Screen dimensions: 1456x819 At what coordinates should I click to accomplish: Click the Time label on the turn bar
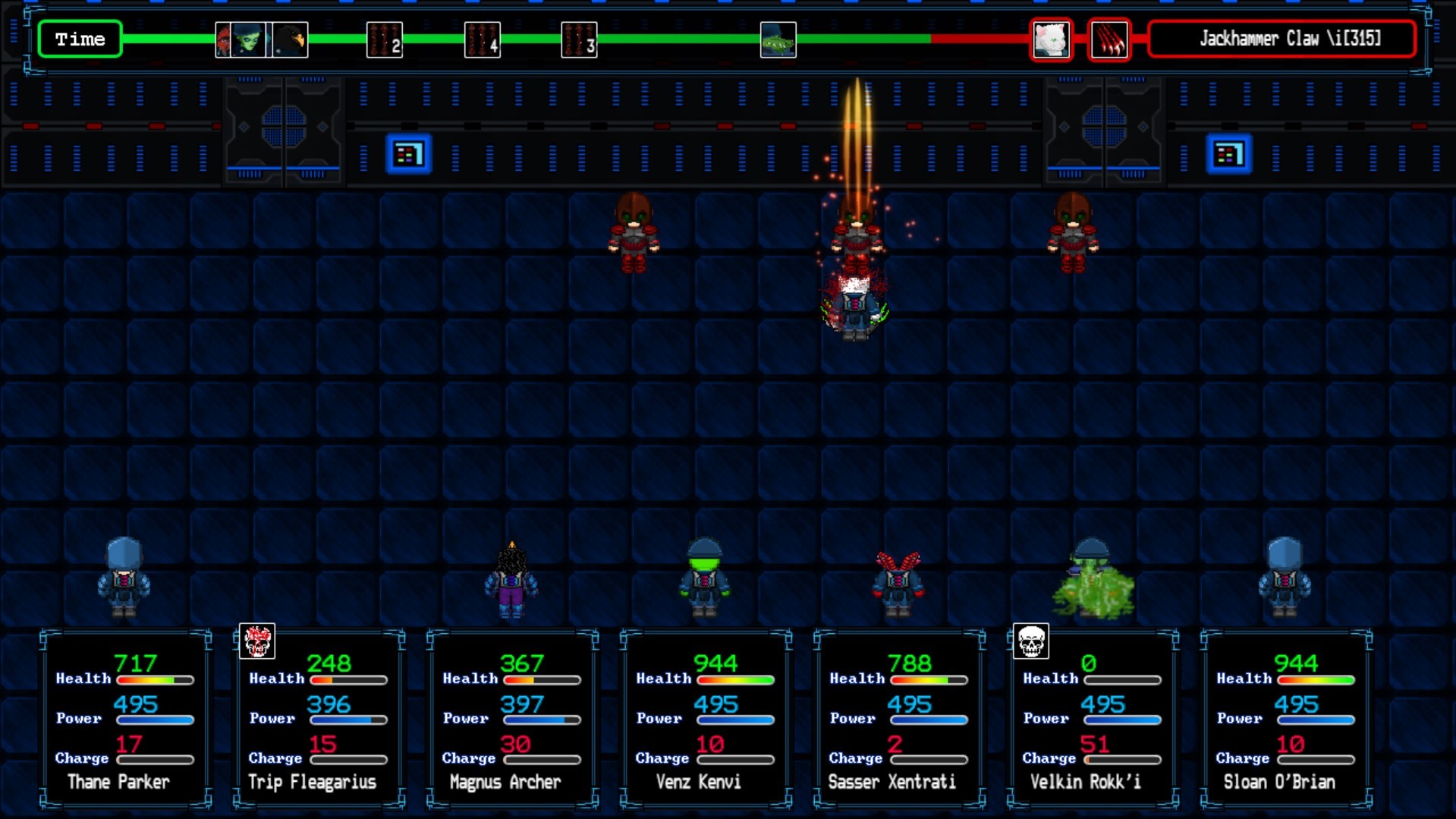click(x=79, y=39)
